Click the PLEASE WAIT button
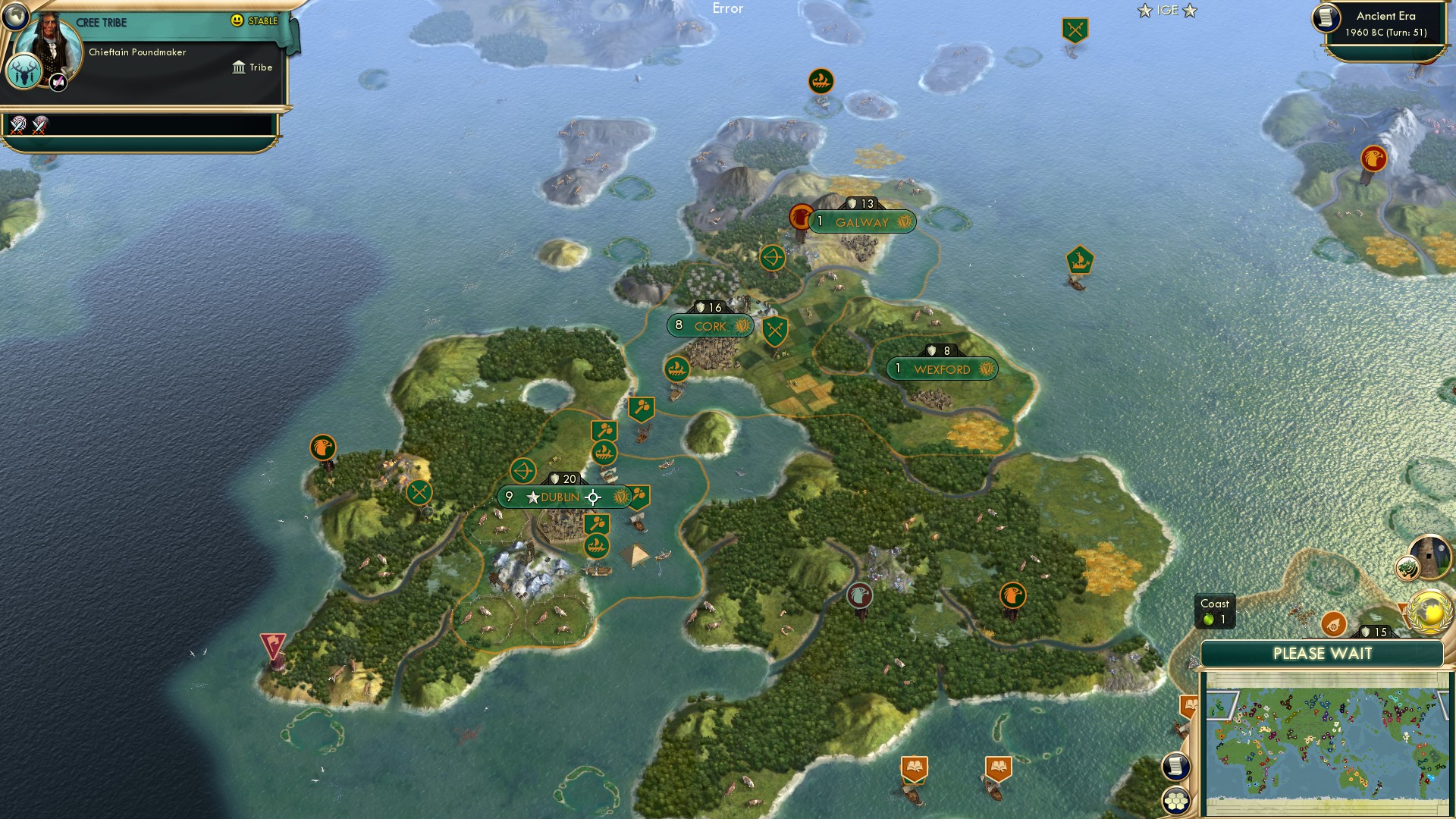The width and height of the screenshot is (1456, 819). (x=1323, y=653)
